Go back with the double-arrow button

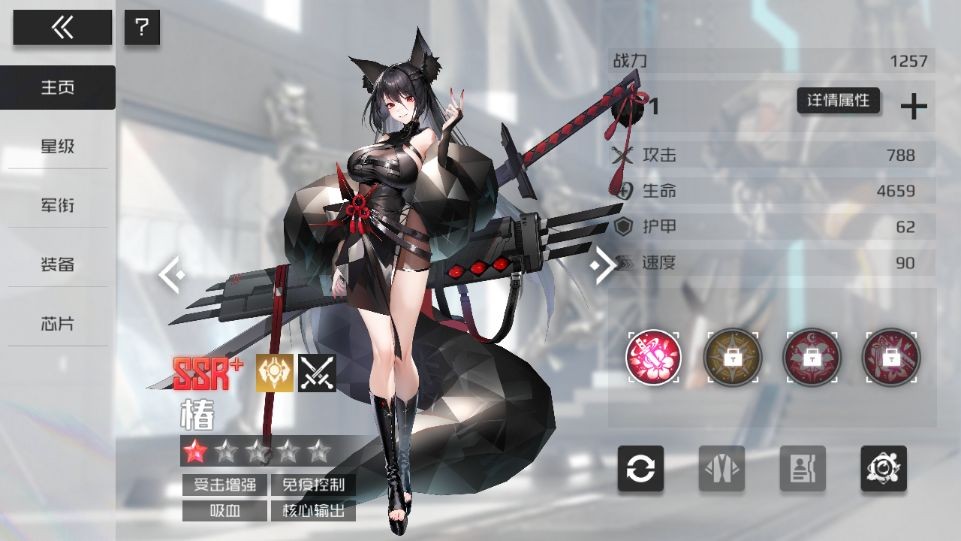pos(62,28)
